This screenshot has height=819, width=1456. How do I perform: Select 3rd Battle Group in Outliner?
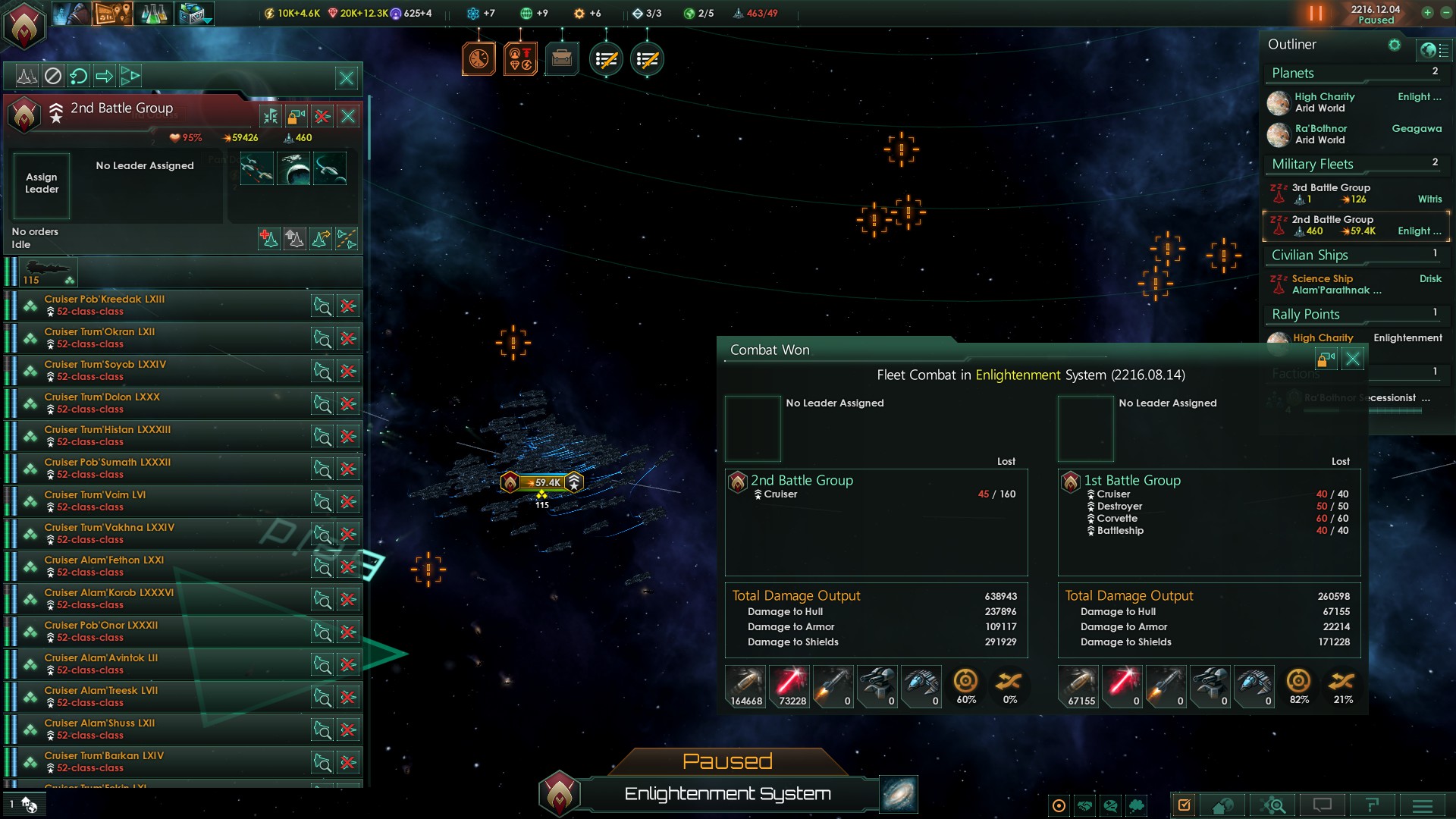click(1331, 193)
